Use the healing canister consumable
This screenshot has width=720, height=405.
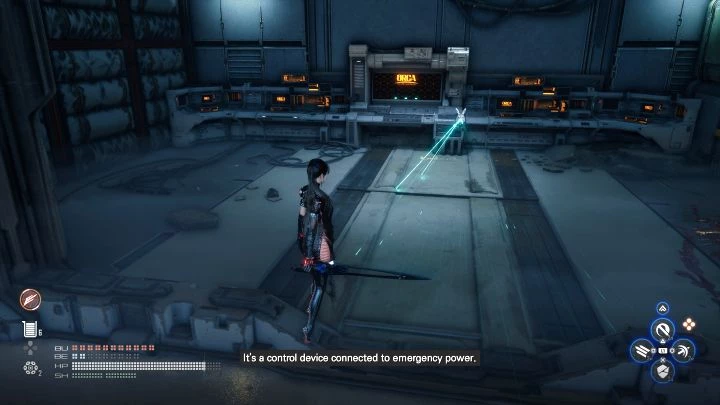click(29, 329)
